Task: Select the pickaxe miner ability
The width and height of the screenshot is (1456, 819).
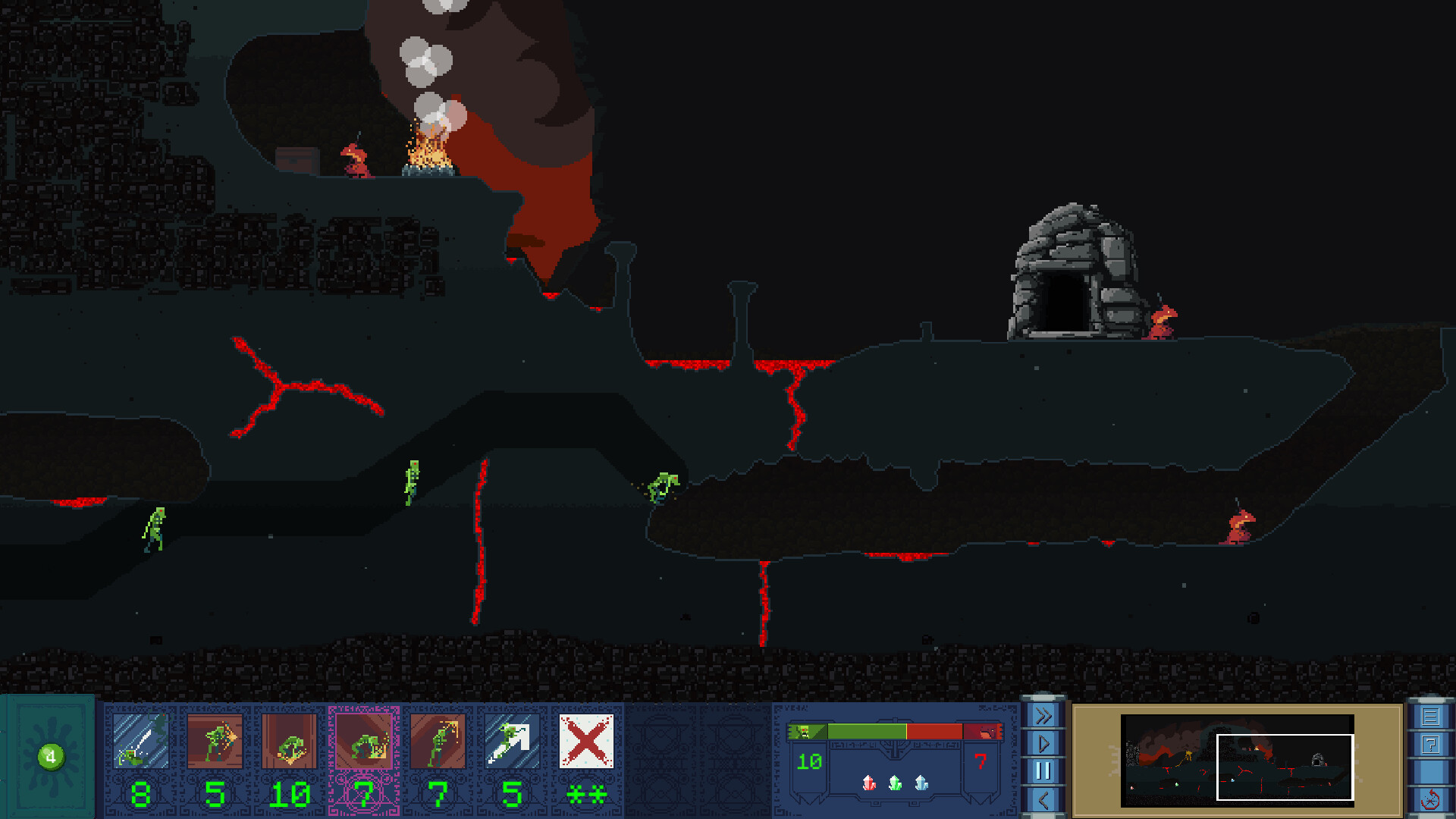Action: point(438,741)
